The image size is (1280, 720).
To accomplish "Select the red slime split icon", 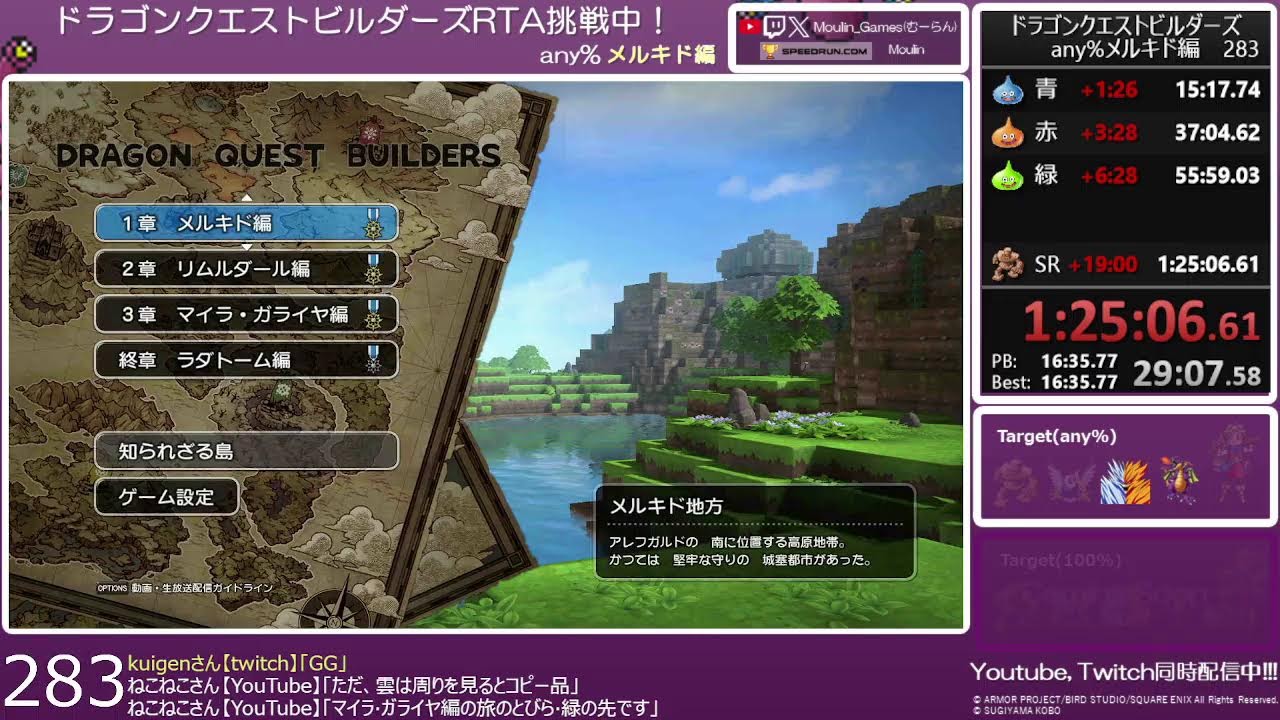I will [x=1009, y=131].
